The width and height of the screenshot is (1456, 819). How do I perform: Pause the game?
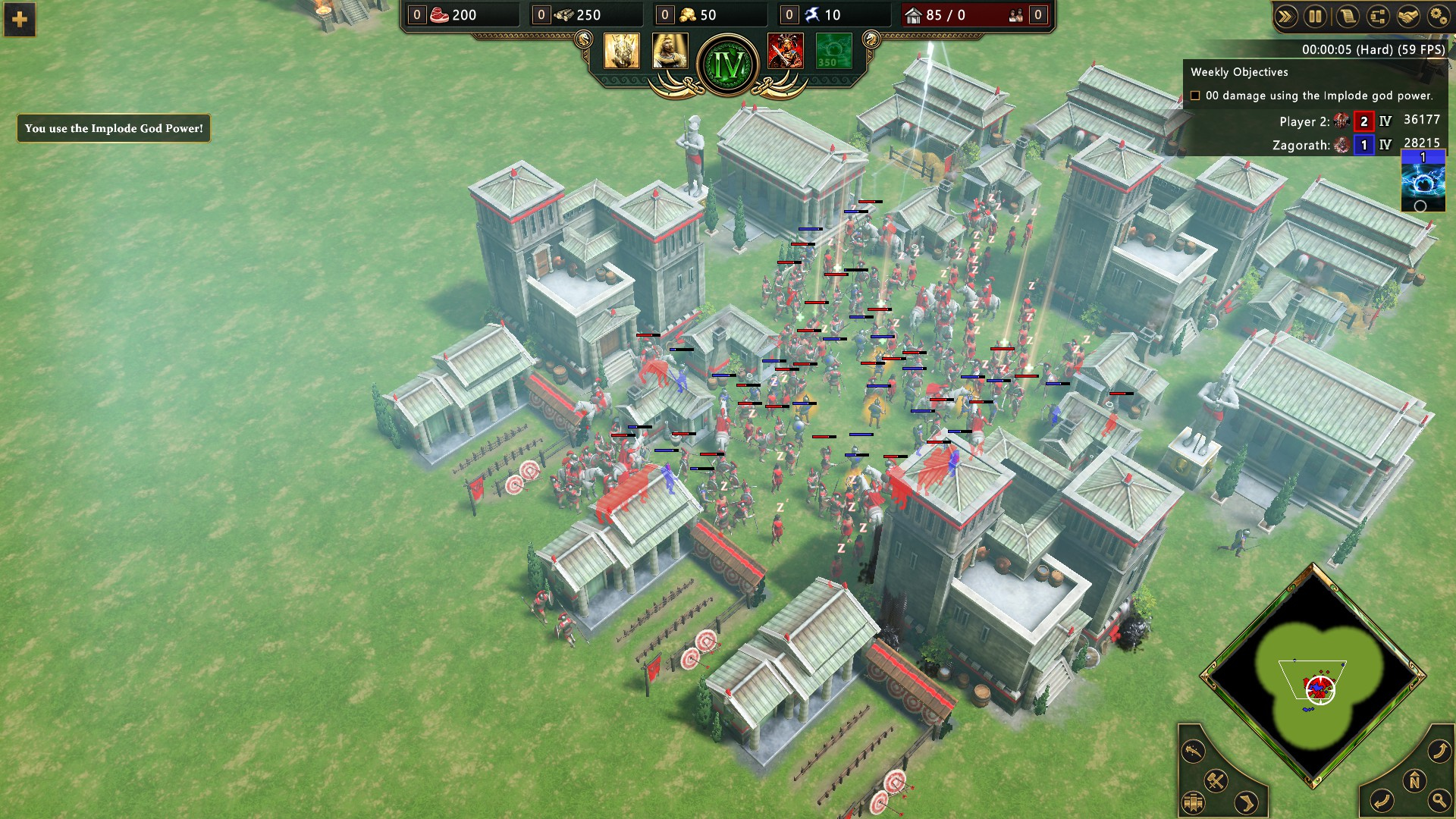(x=1316, y=17)
